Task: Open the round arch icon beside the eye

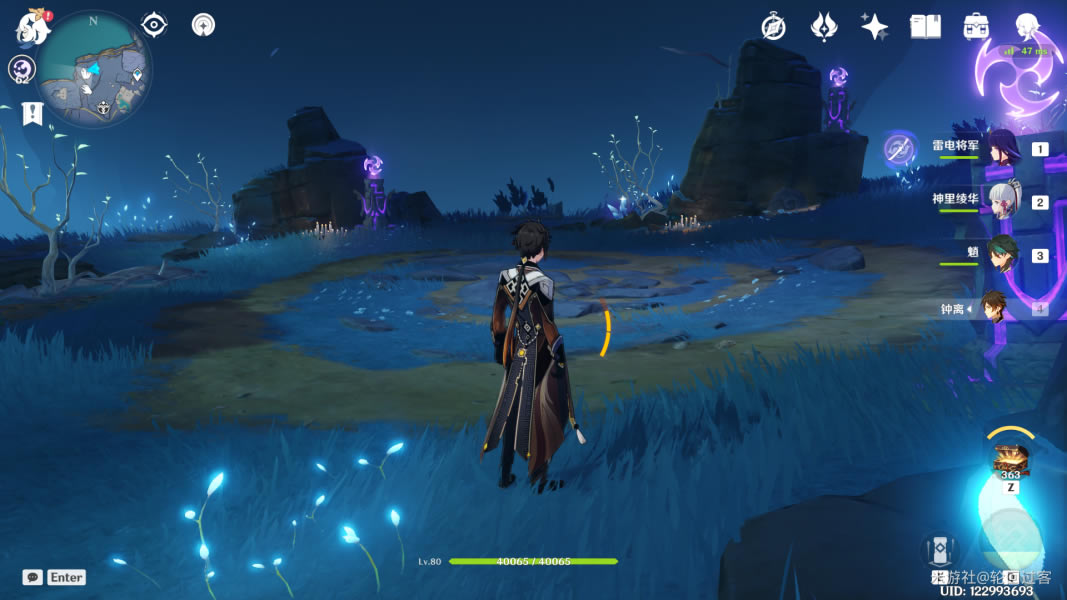Action: 204,24
